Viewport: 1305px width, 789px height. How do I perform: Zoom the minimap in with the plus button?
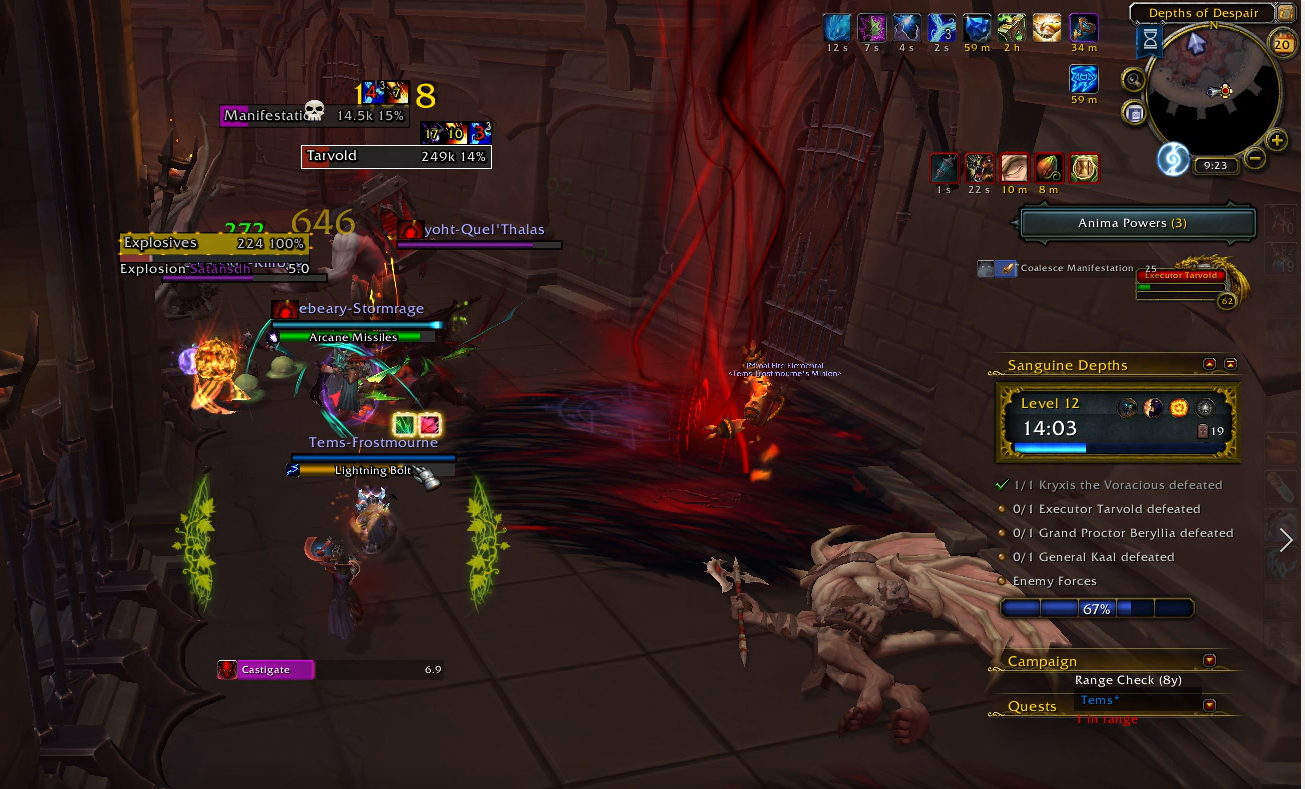(1277, 140)
